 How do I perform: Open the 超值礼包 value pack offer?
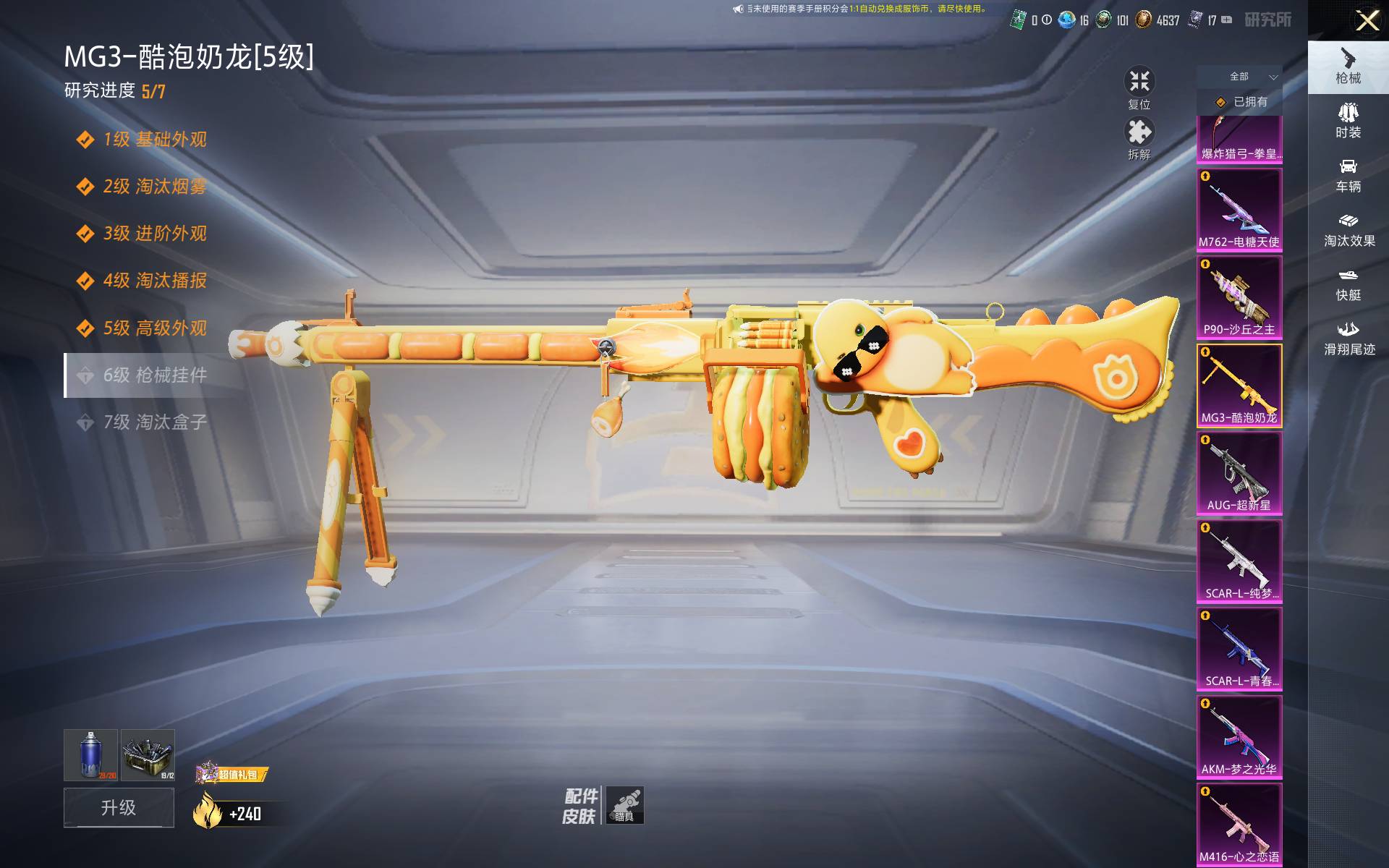click(x=232, y=774)
